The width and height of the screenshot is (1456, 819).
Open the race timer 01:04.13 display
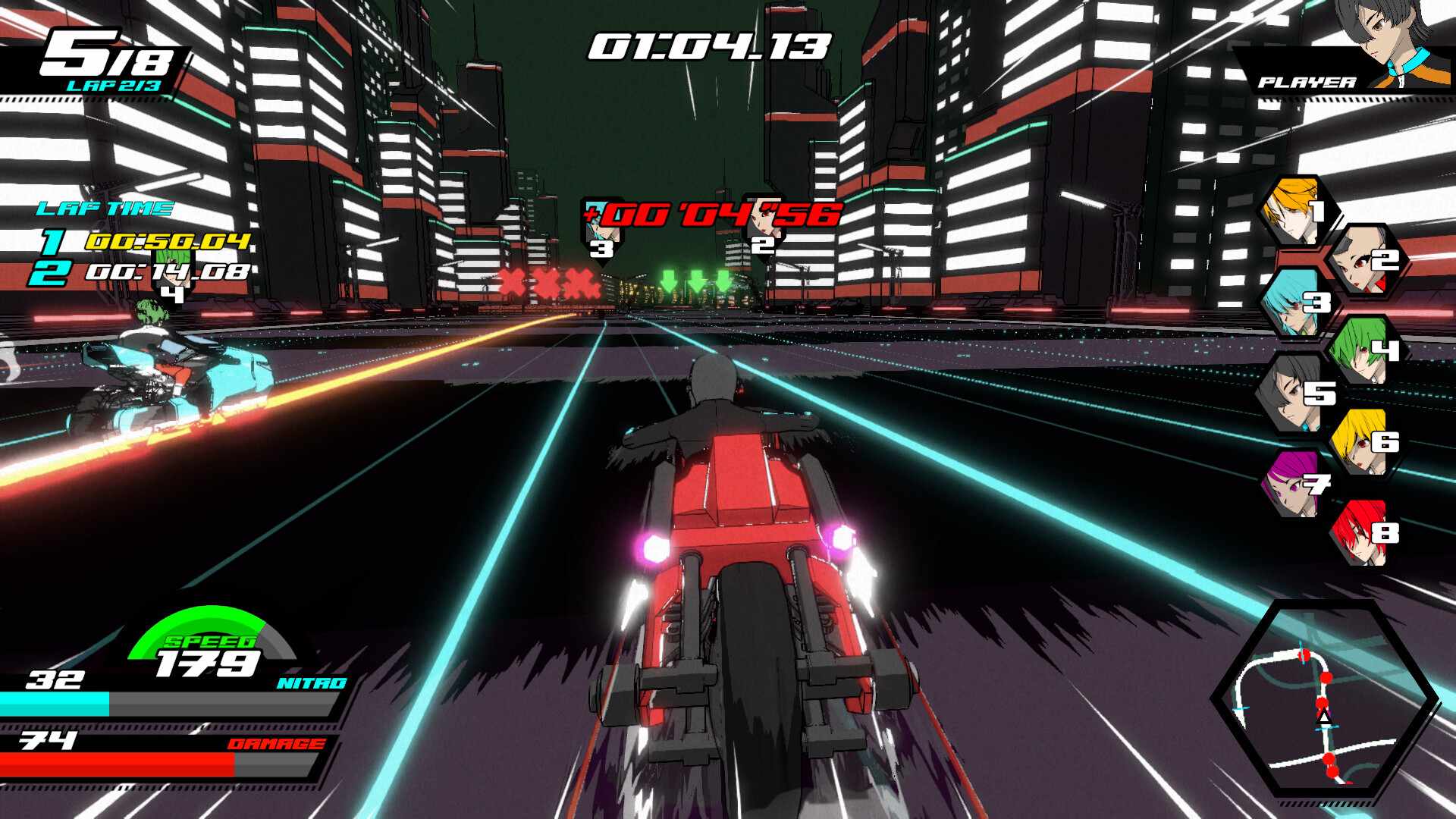click(709, 47)
